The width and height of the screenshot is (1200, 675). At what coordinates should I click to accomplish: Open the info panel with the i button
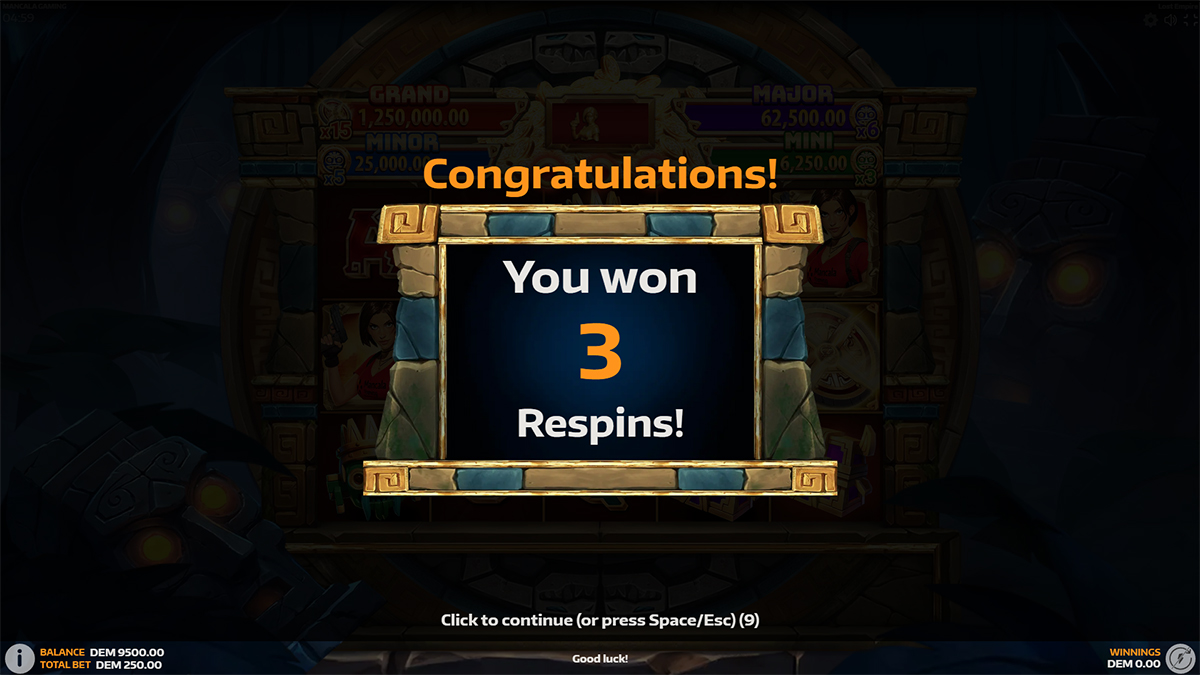(x=19, y=657)
